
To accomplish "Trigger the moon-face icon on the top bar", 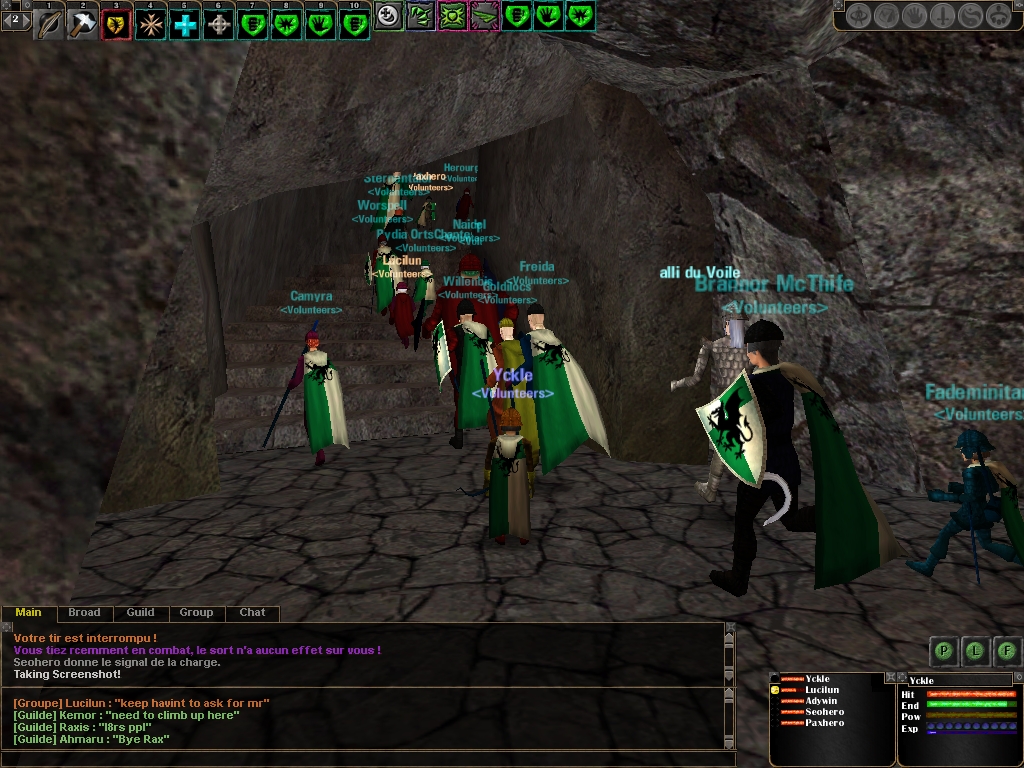I will [388, 15].
